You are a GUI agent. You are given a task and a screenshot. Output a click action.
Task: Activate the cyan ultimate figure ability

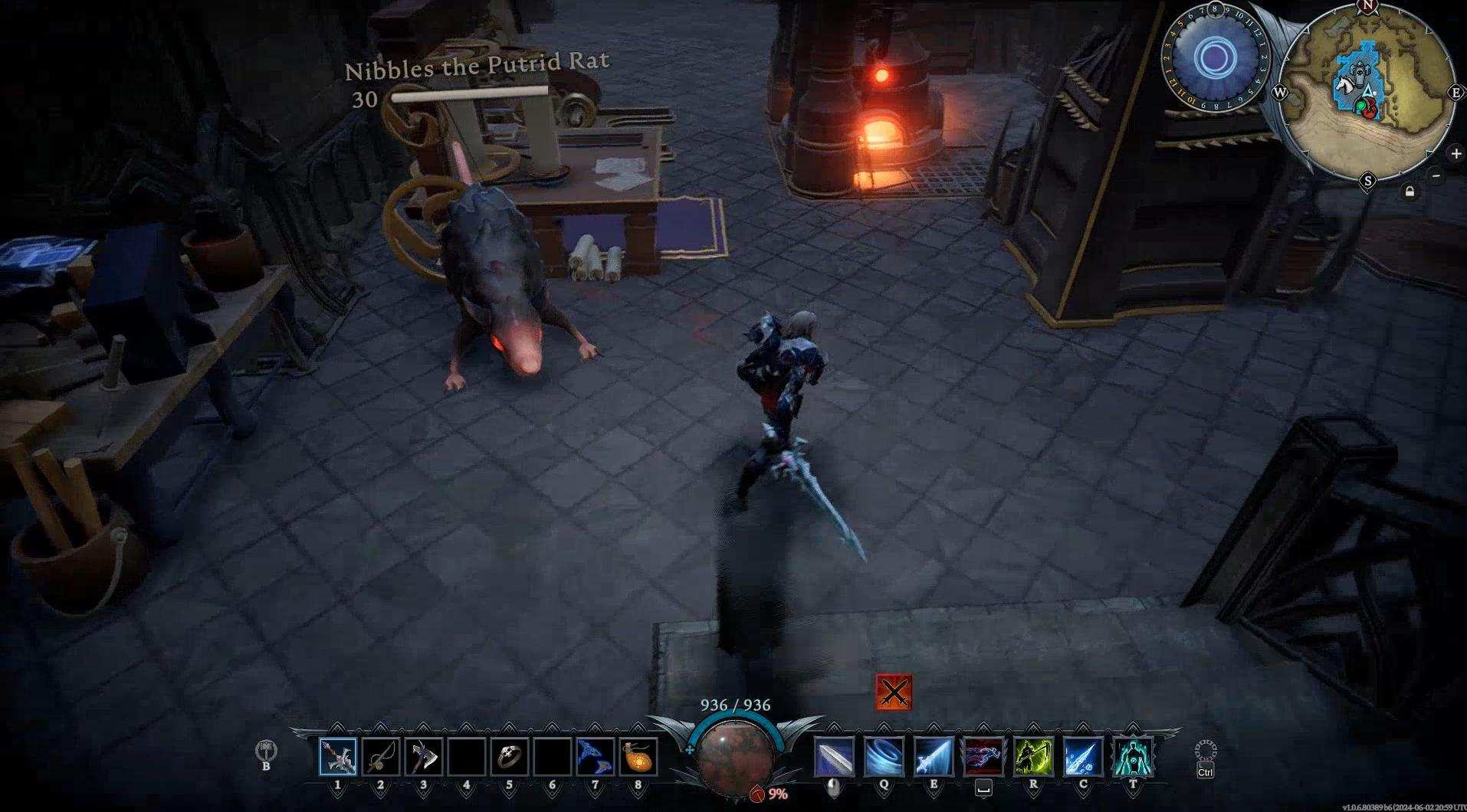[1133, 757]
